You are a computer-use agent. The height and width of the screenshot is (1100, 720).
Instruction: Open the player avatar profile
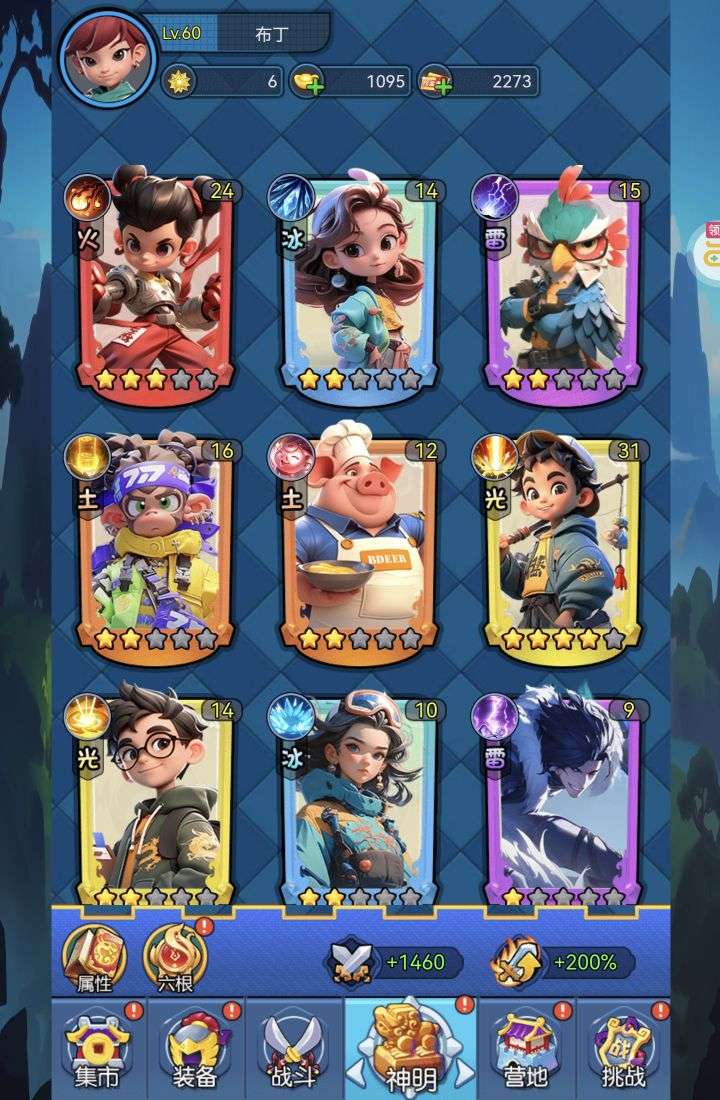[x=108, y=56]
